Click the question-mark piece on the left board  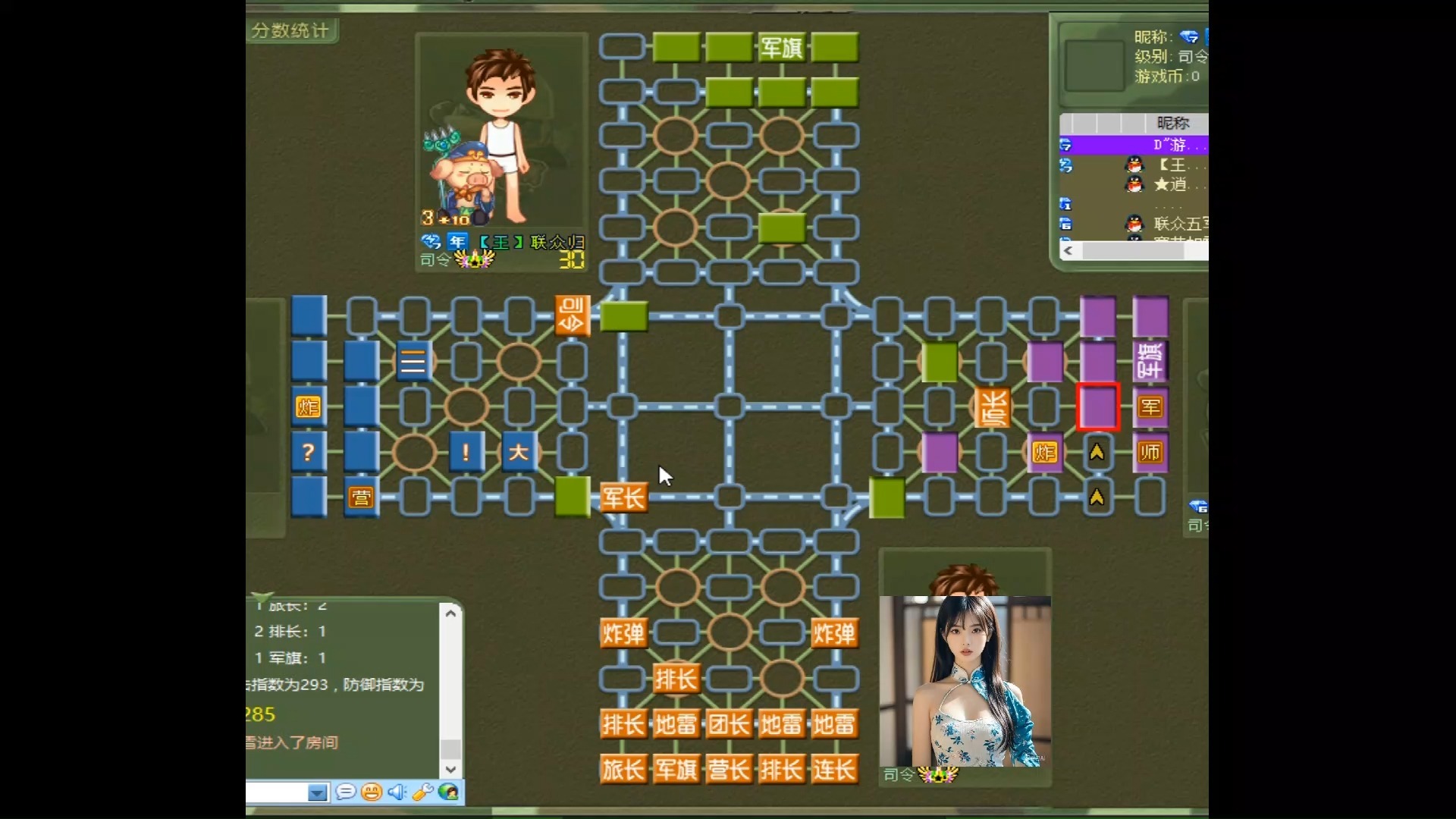(308, 451)
